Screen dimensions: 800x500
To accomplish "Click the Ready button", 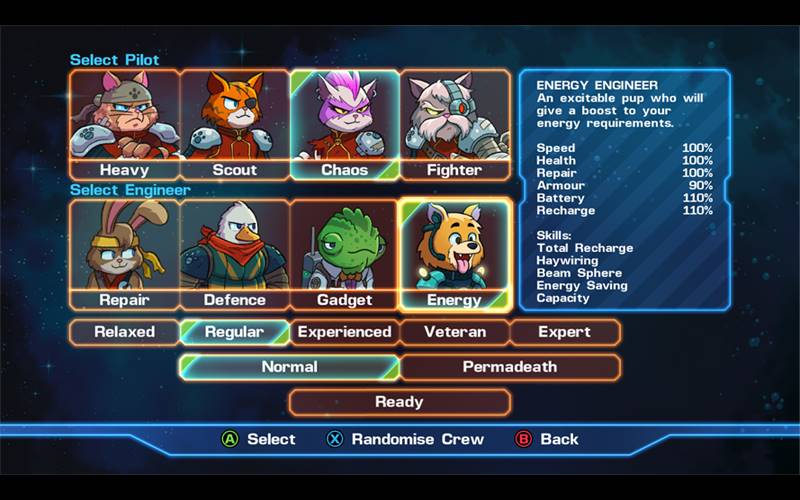I will click(400, 402).
